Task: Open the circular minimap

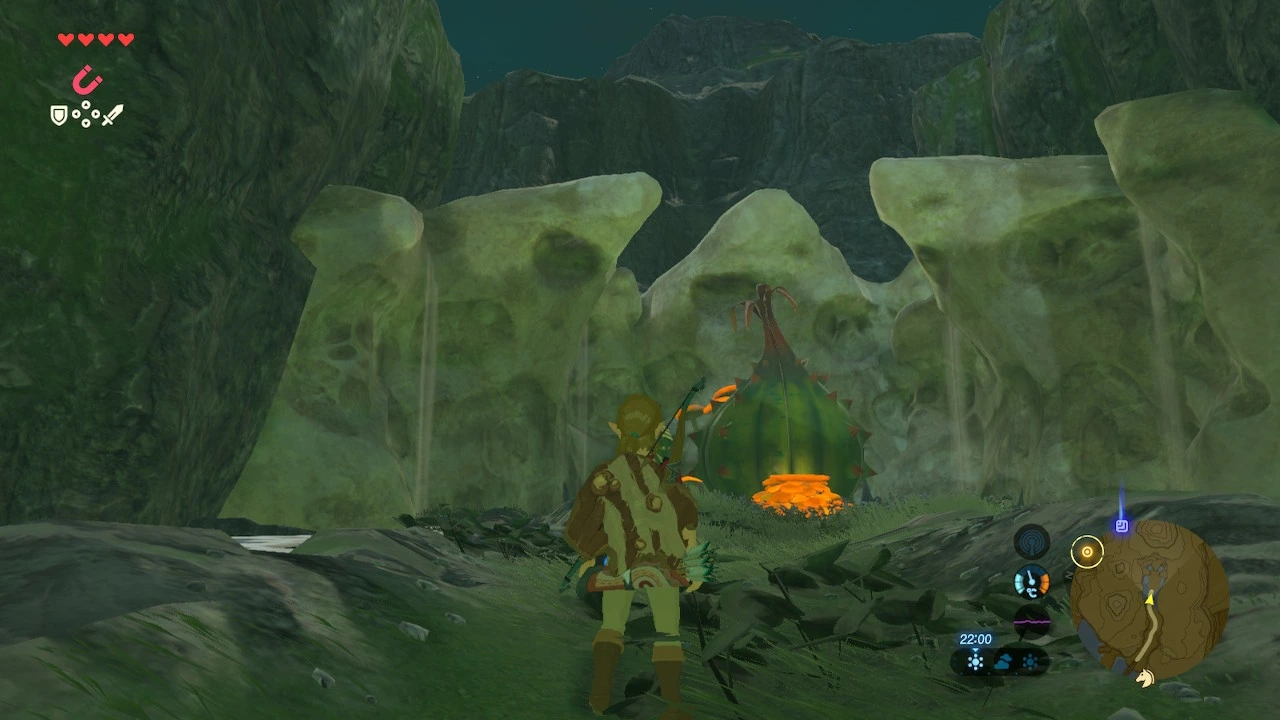Action: [1149, 598]
